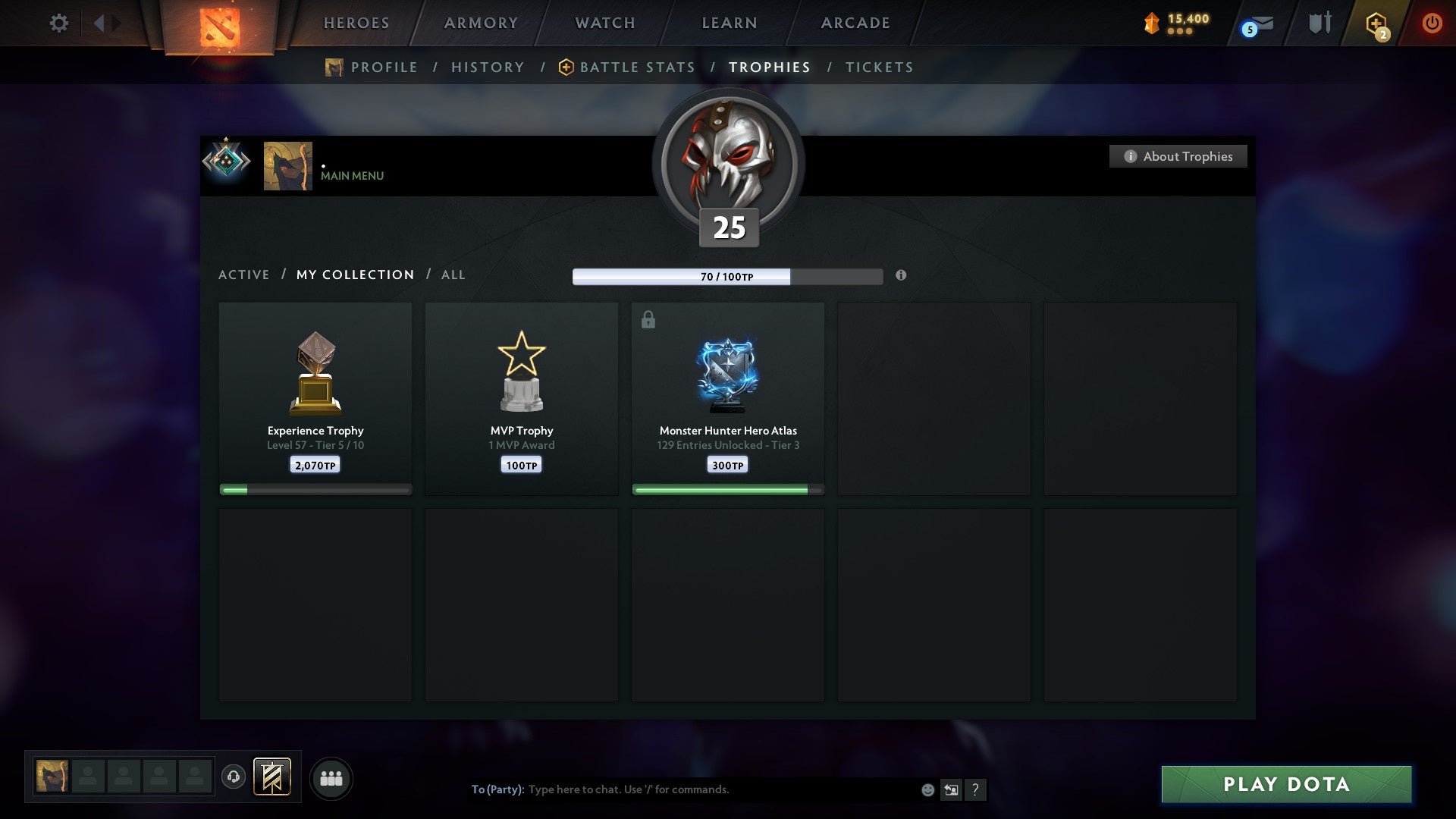Expand the party members list icon
1456x819 pixels.
click(331, 777)
